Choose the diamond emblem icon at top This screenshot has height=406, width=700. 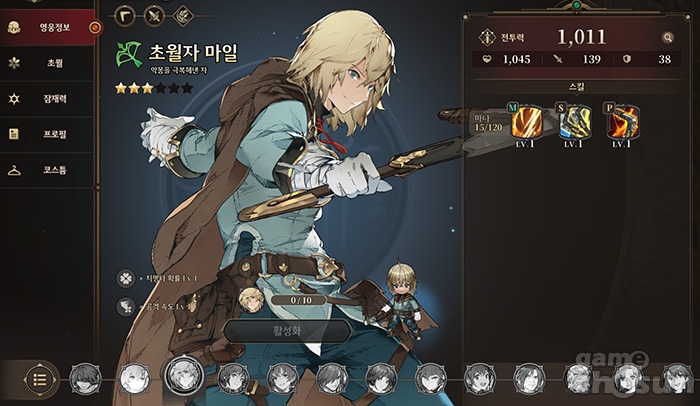click(183, 15)
